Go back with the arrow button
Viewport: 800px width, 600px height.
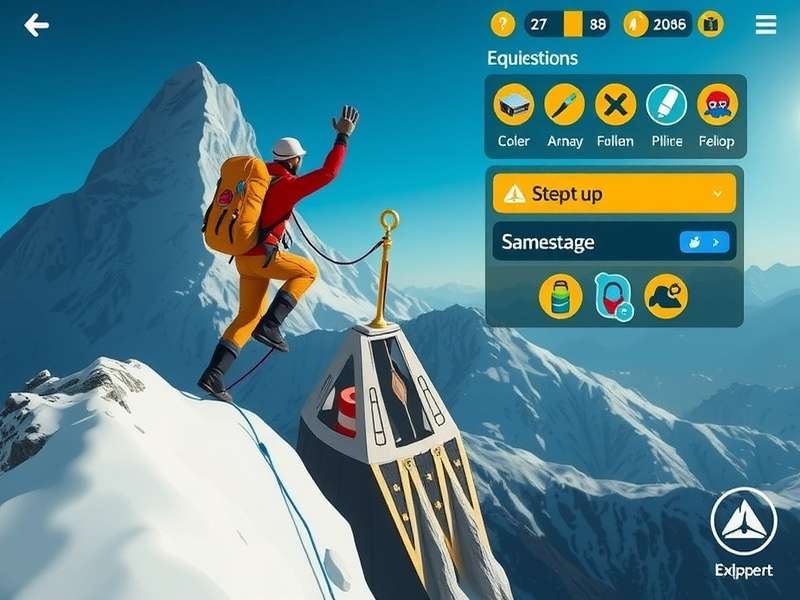(37, 25)
